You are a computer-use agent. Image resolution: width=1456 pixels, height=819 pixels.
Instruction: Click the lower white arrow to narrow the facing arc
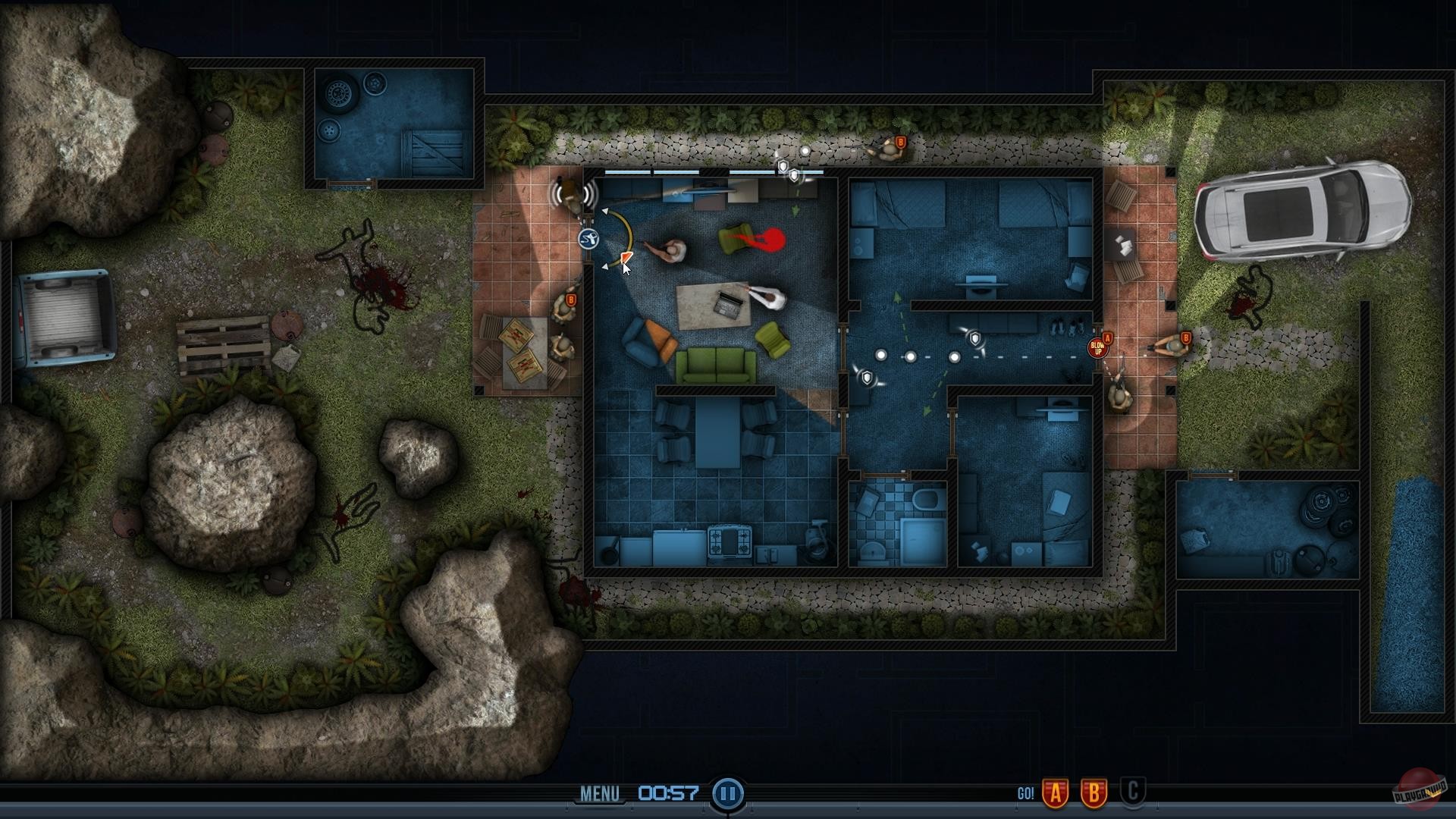click(x=606, y=267)
